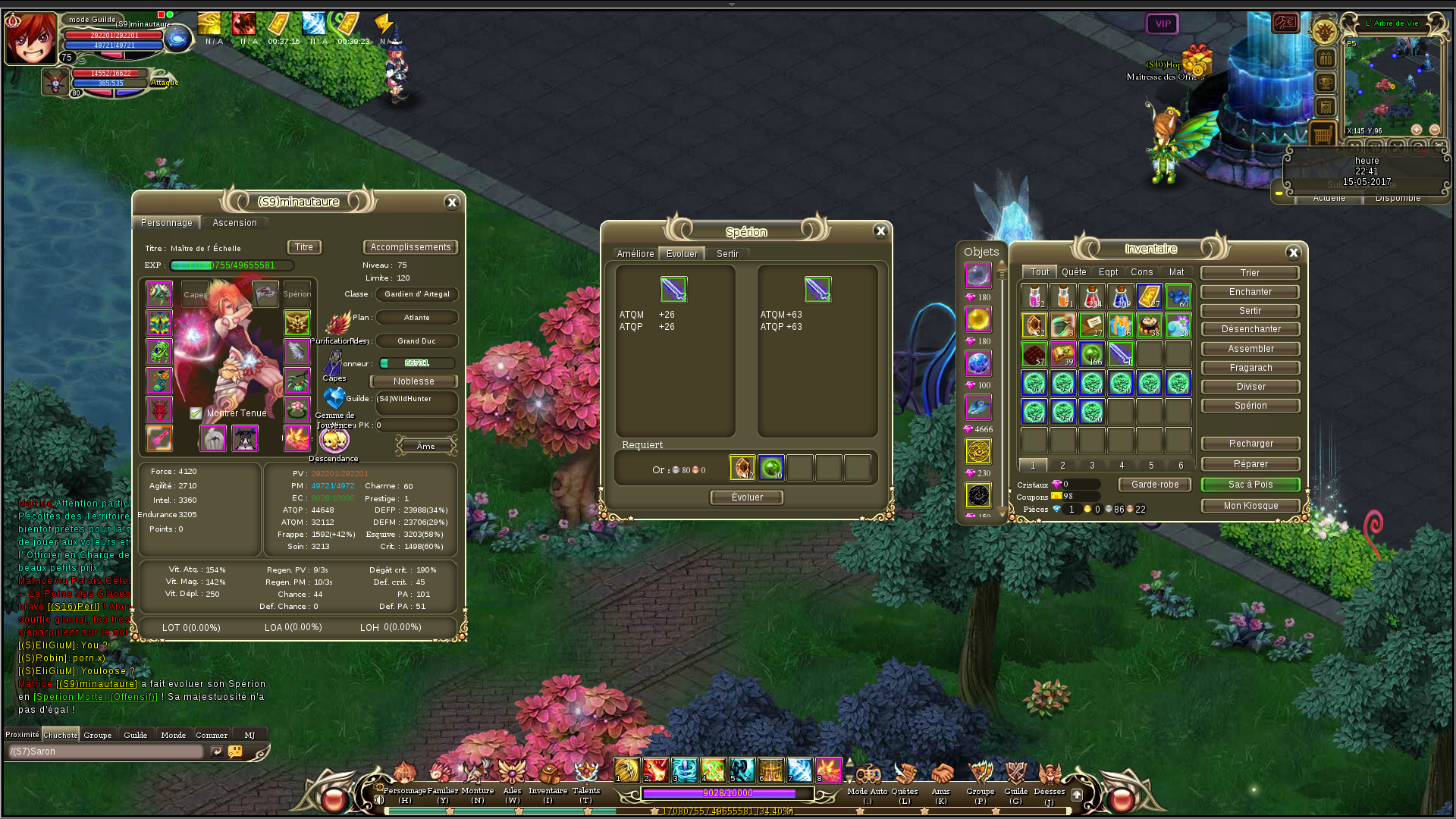Switch to the Ascension tab
Viewport: 1456px width, 819px height.
click(x=234, y=223)
